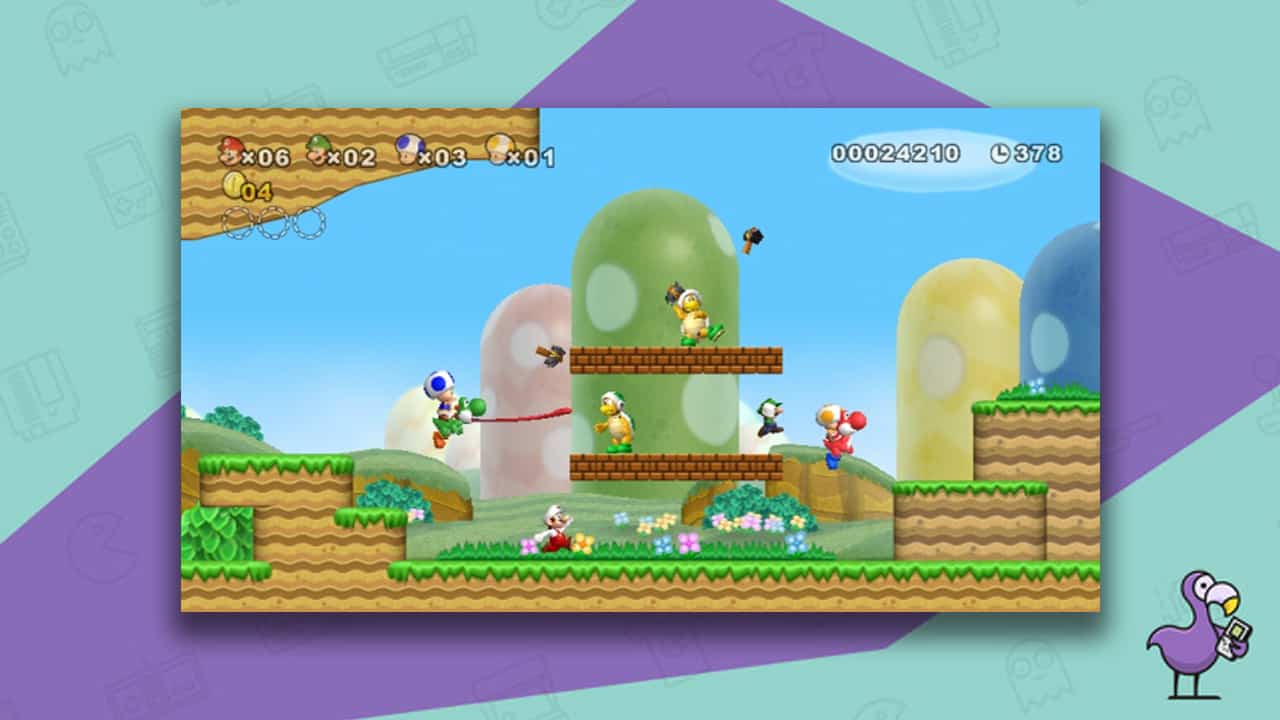Select the score counter reading 00024210

pyautogui.click(x=895, y=152)
